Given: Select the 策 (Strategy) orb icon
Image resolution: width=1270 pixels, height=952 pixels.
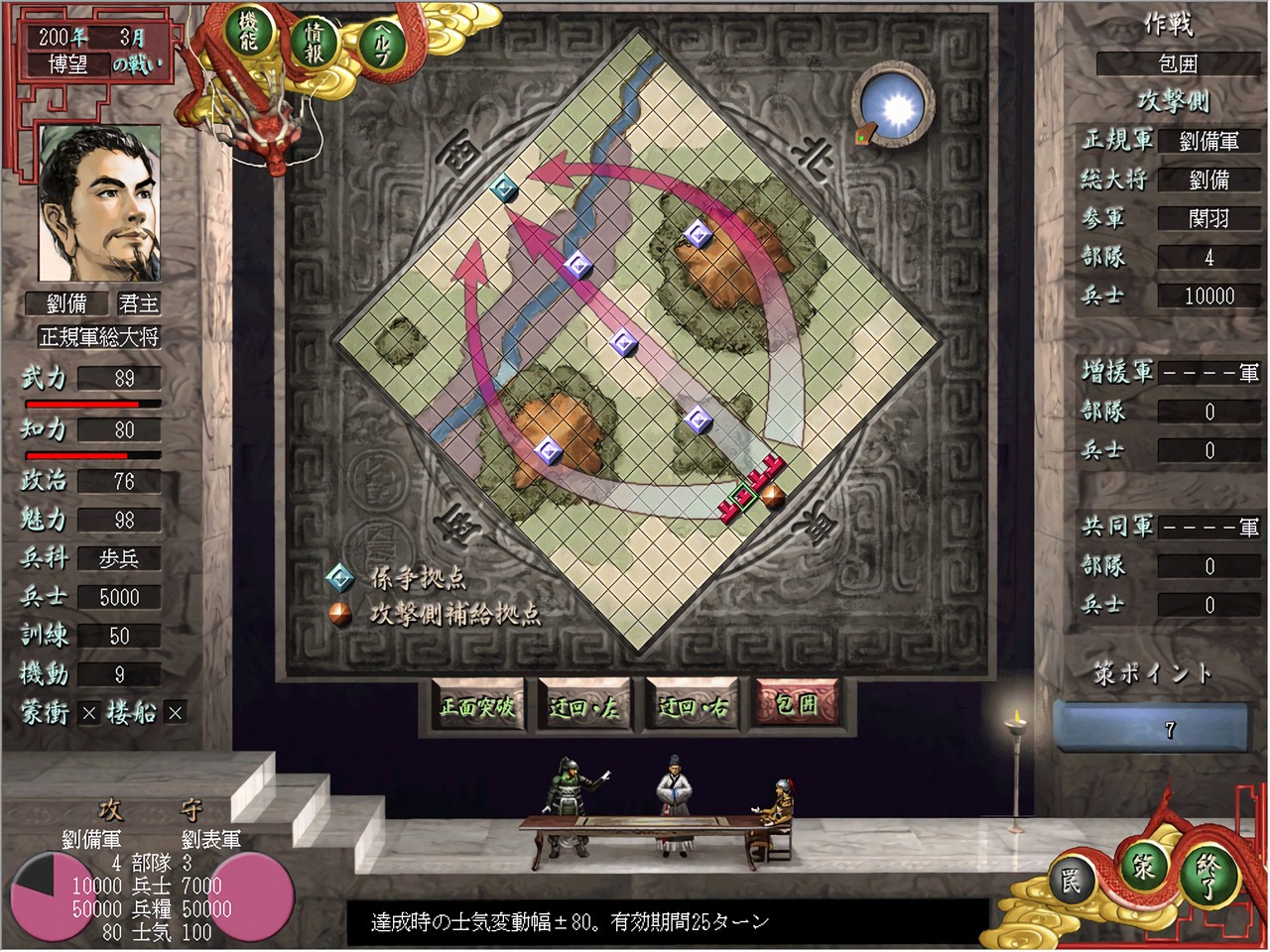Looking at the screenshot, I should click(1141, 870).
